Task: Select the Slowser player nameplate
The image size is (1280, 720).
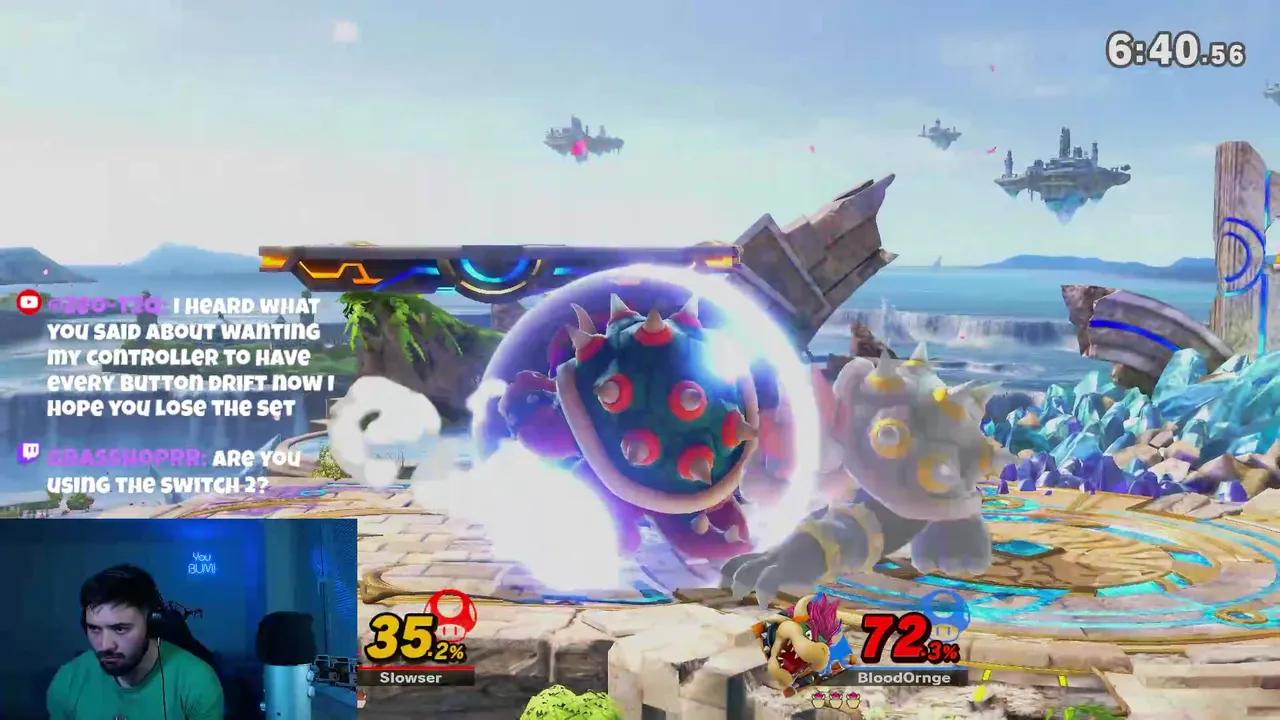Action: coord(412,677)
